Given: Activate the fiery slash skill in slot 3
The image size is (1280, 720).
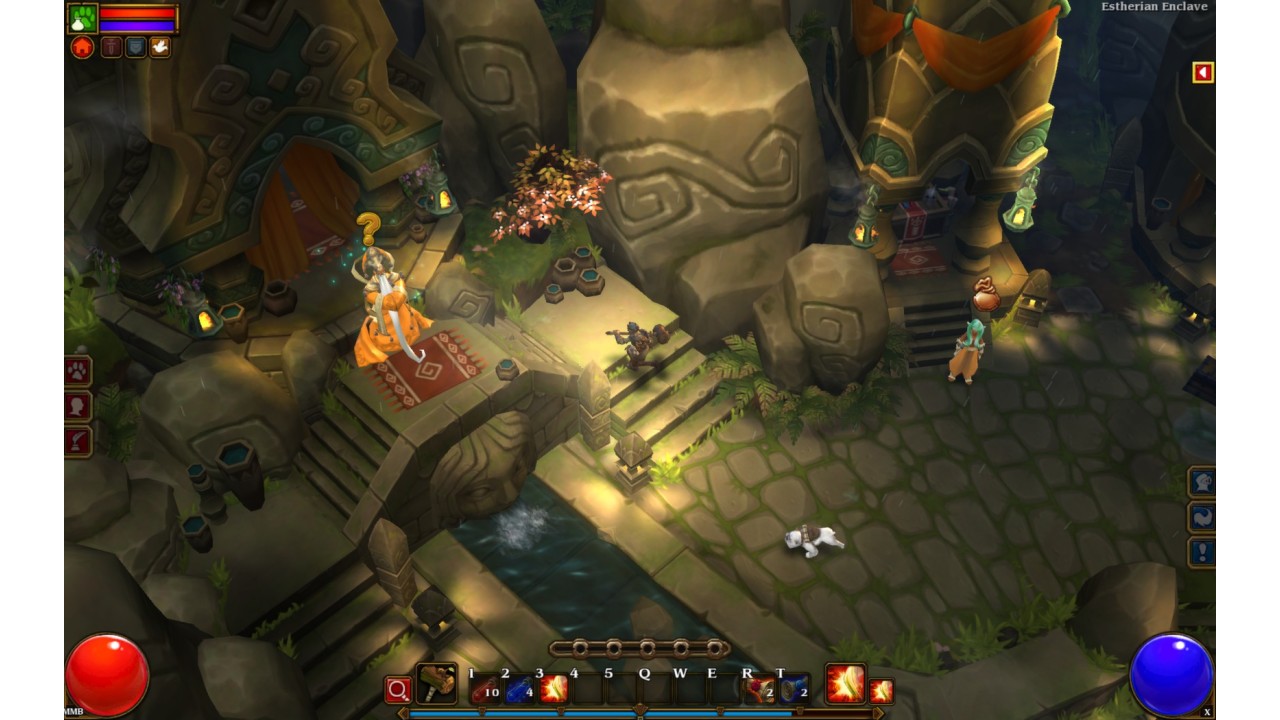Looking at the screenshot, I should coord(553,689).
